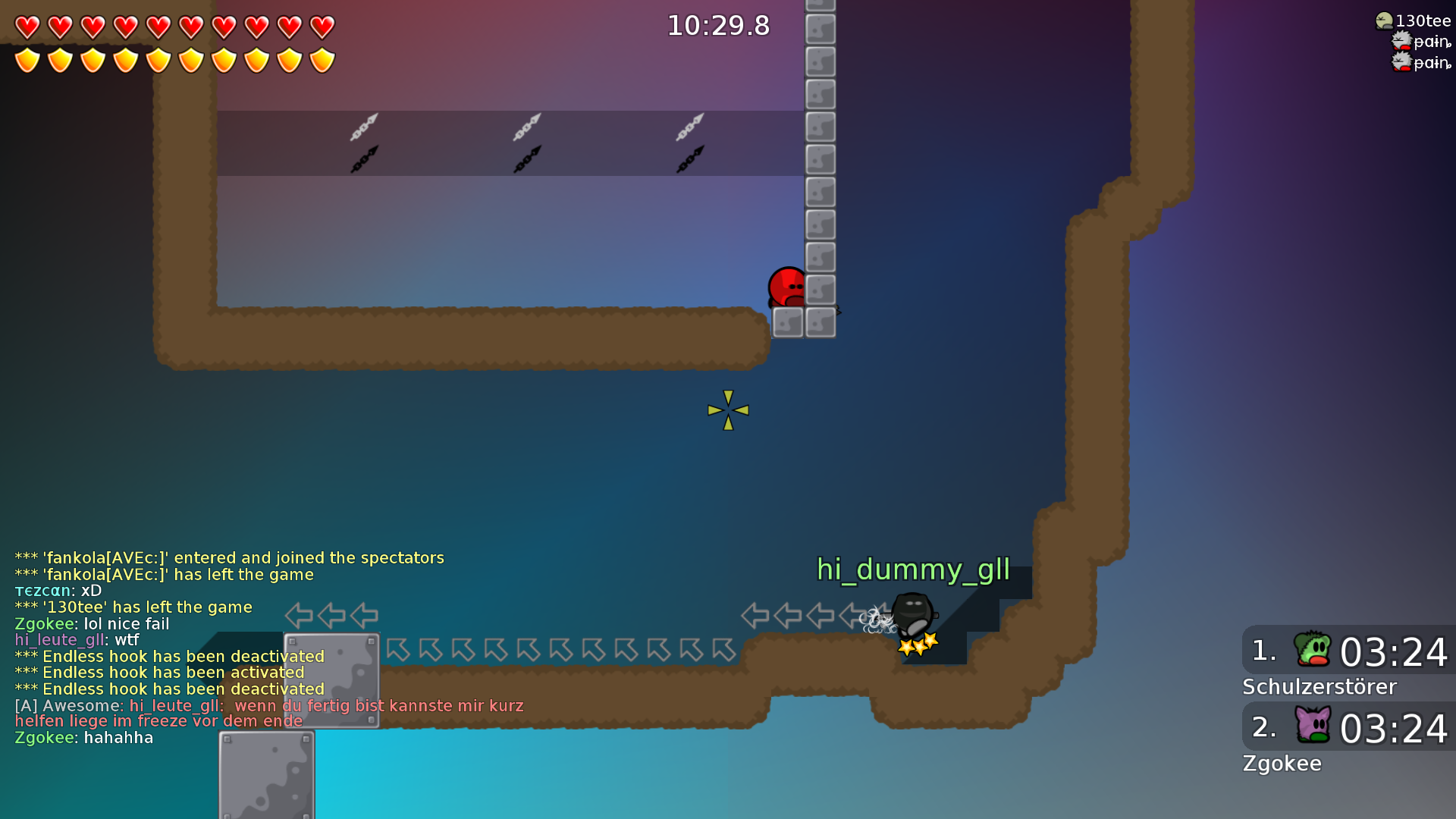Select the Schulzerstörer name on the leaderboard

1319,687
